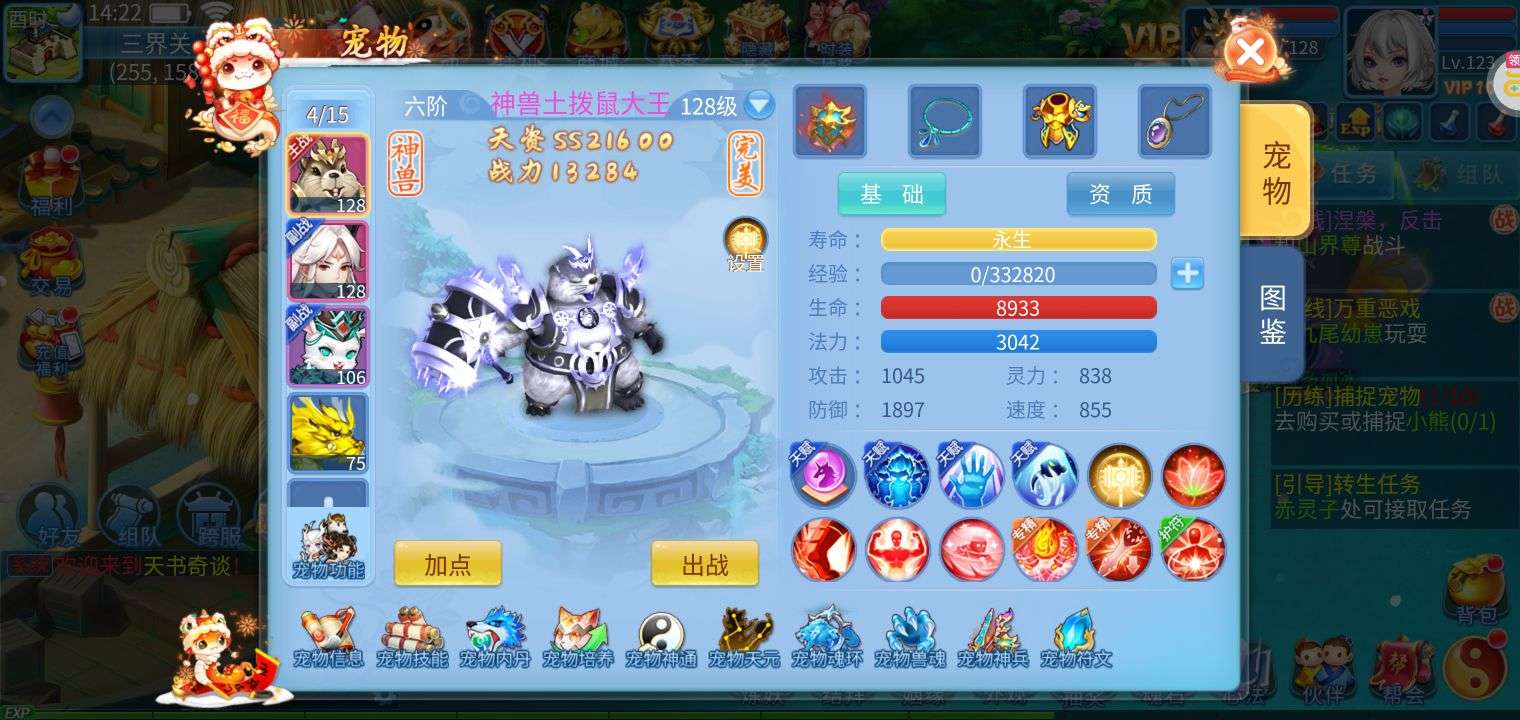Select the 基础 stats tab
This screenshot has height=720, width=1520.
[x=891, y=194]
